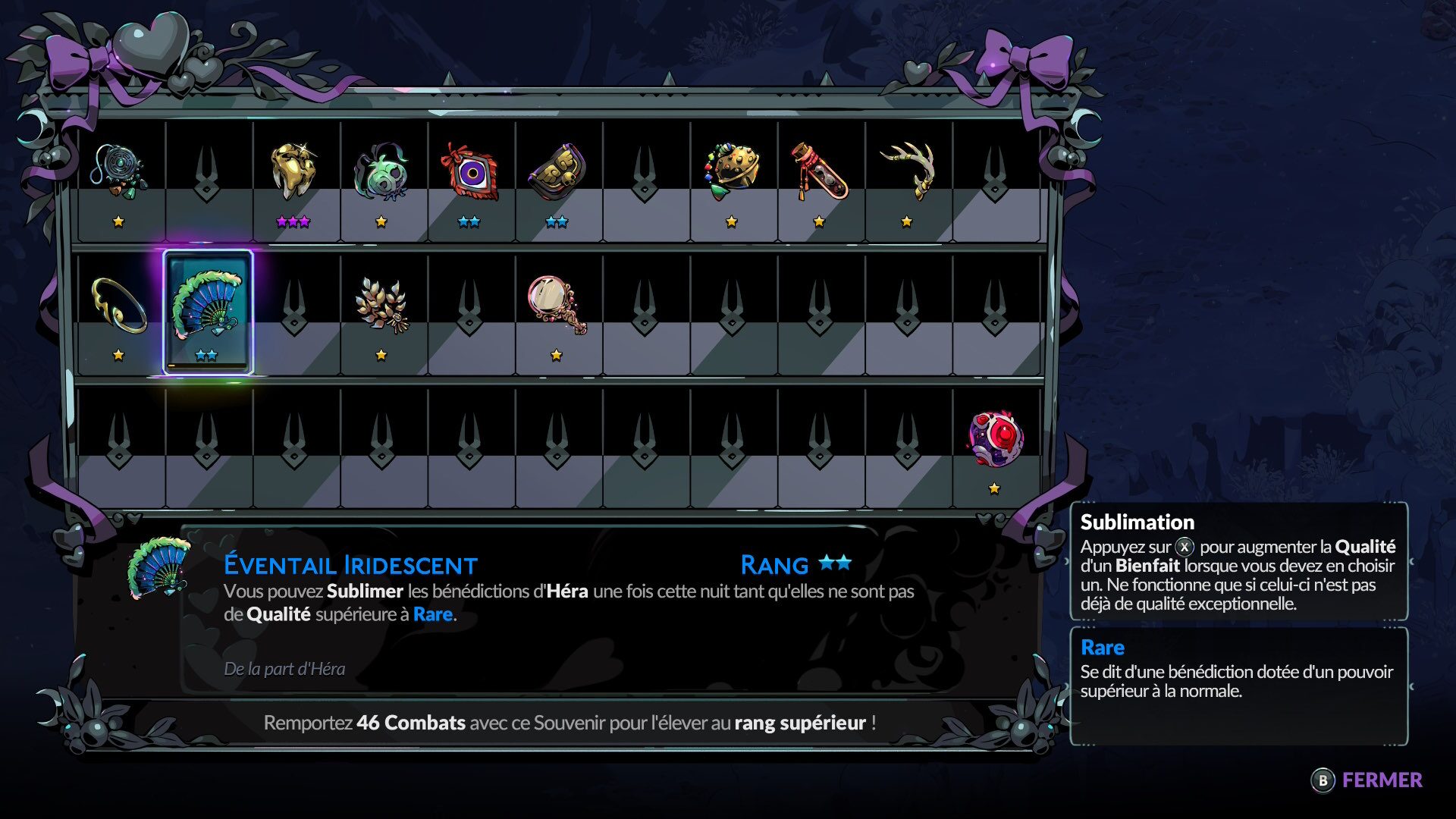Pick the red corked vial keepsake
Image resolution: width=1456 pixels, height=819 pixels.
(x=819, y=172)
